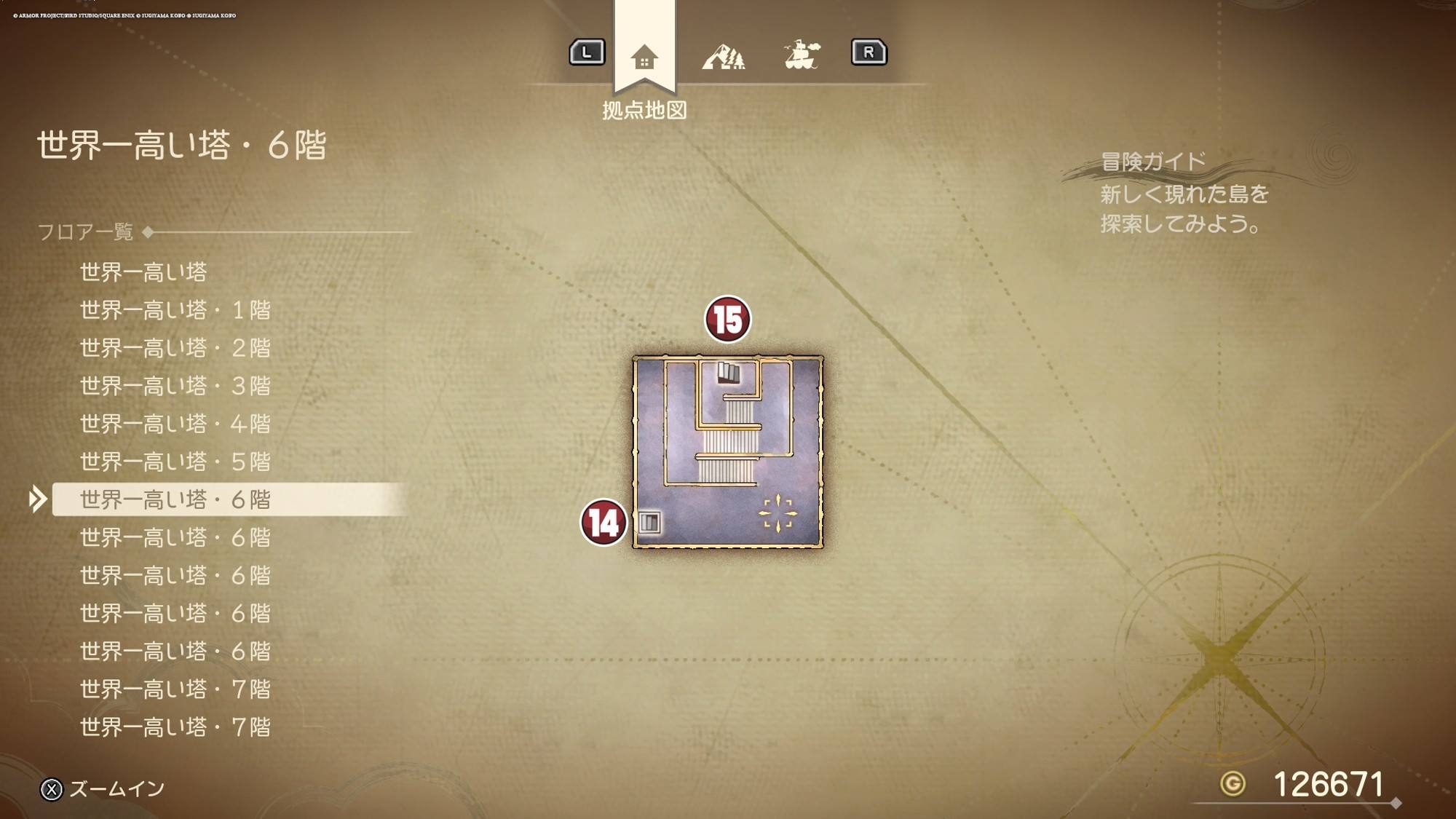The image size is (1456, 819).
Task: Select the staircase icon beside marker 14
Action: (x=649, y=522)
